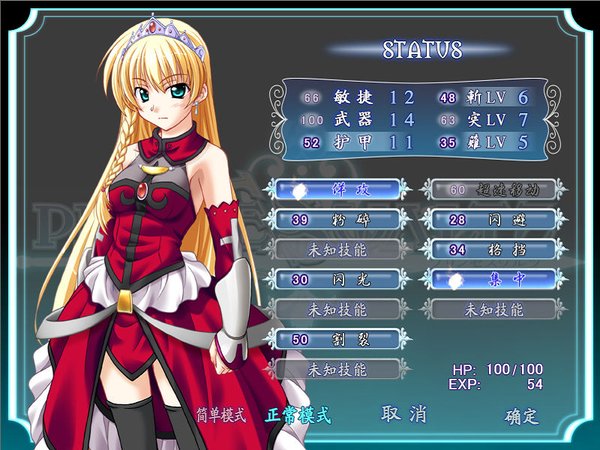Choose the 闪避 skill costing 28
This screenshot has height=450, width=600.
488,218
